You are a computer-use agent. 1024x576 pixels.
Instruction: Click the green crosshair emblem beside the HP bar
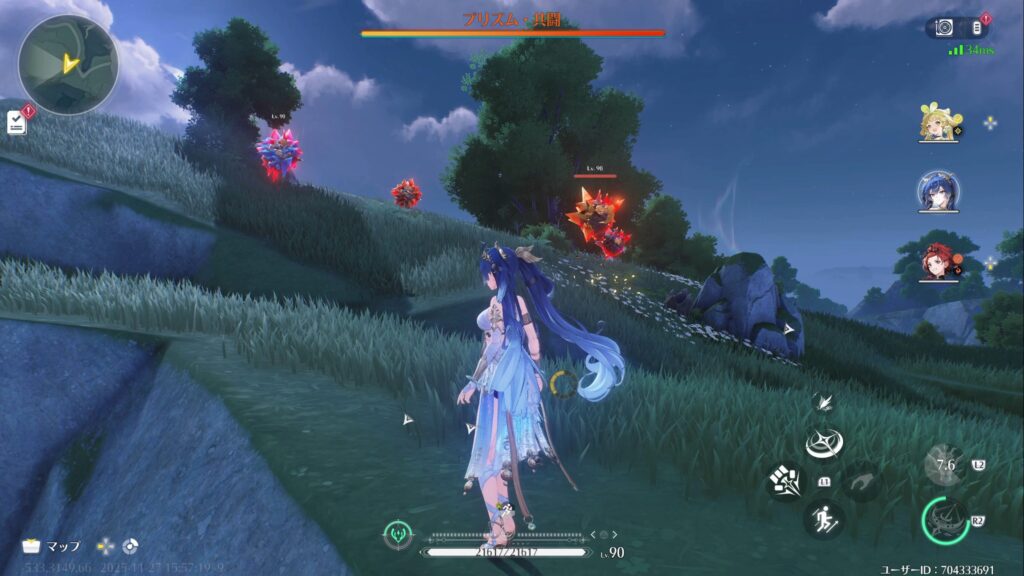coord(398,536)
